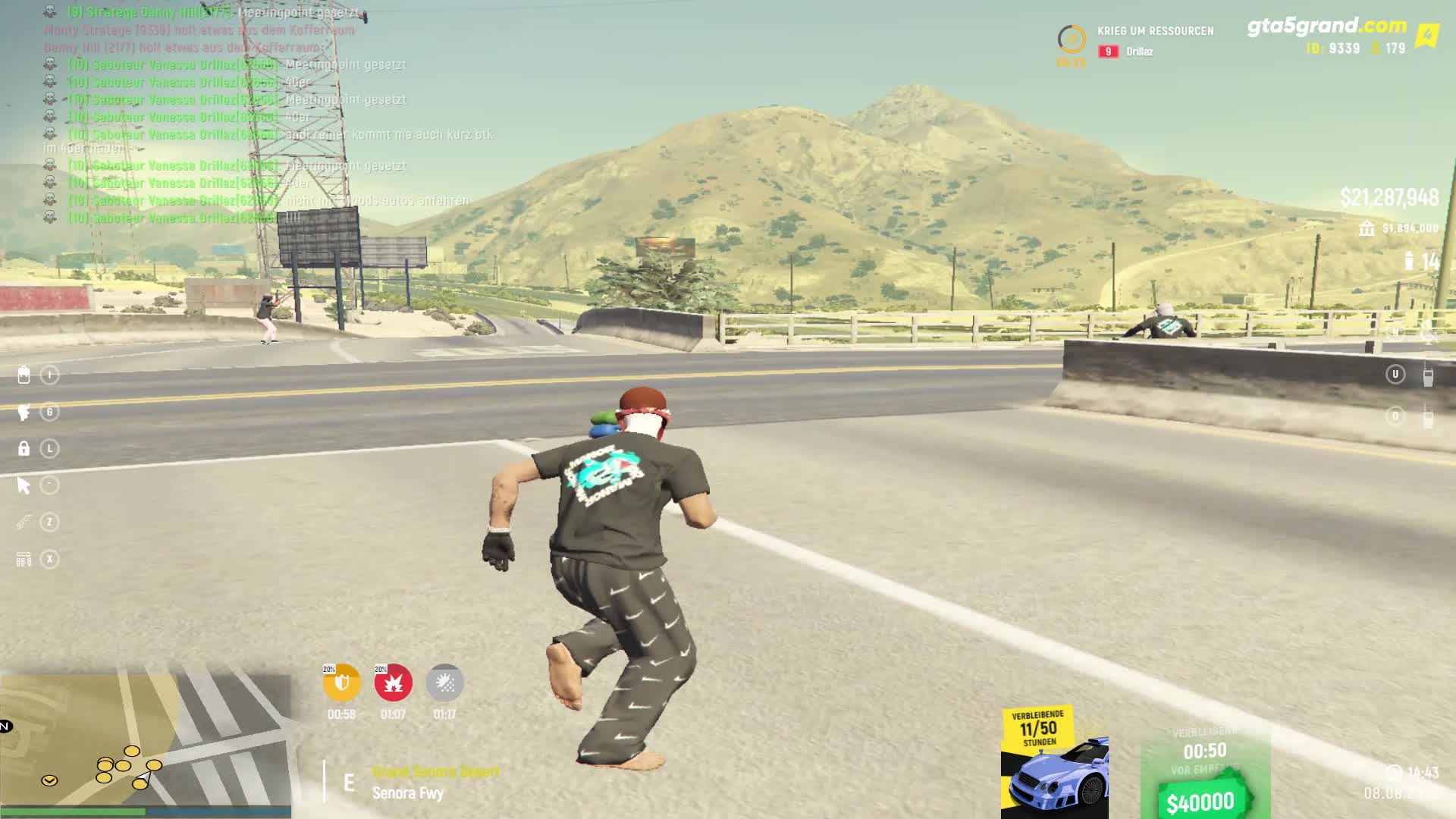Screen dimensions: 1456x819
Task: Select the grey disabled buff icon
Action: 444,682
